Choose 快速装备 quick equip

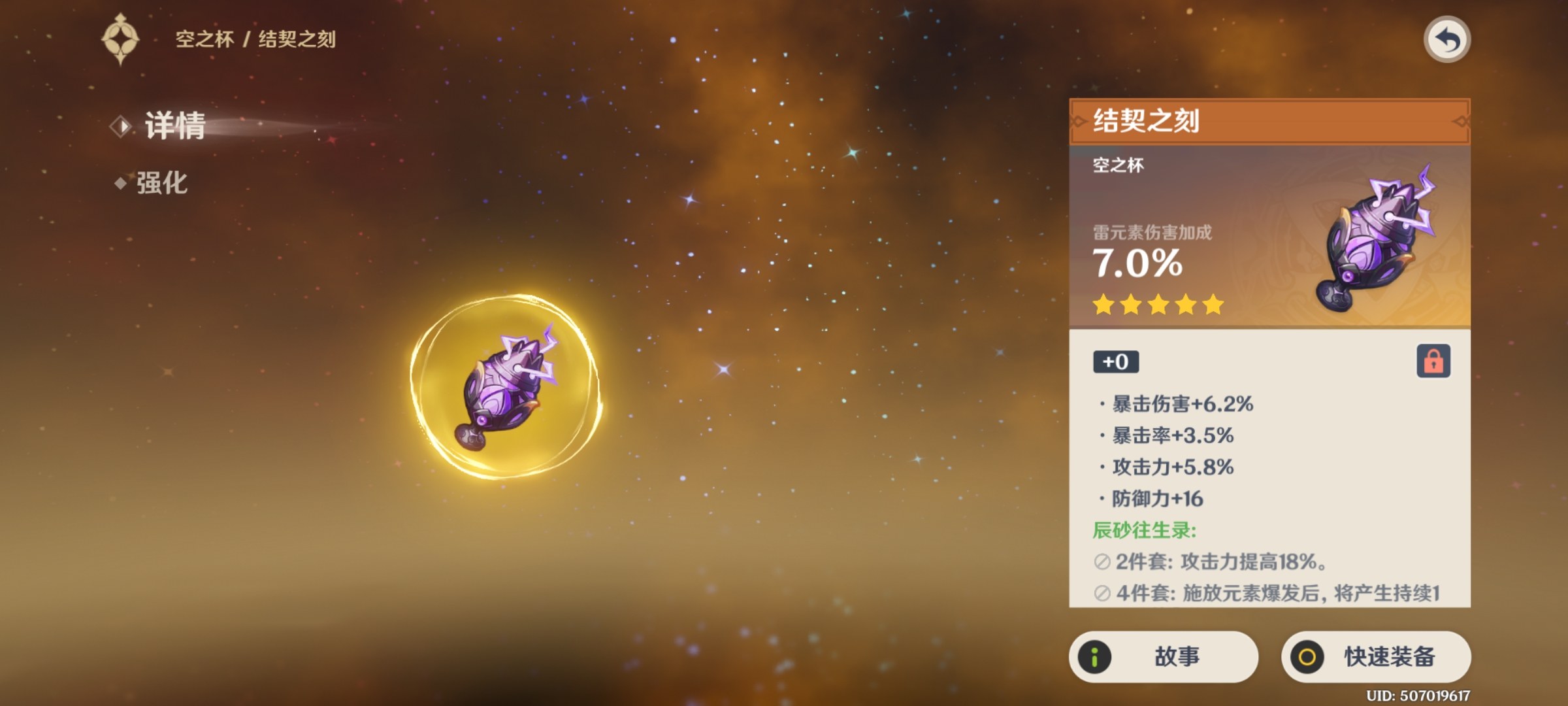pos(1376,656)
